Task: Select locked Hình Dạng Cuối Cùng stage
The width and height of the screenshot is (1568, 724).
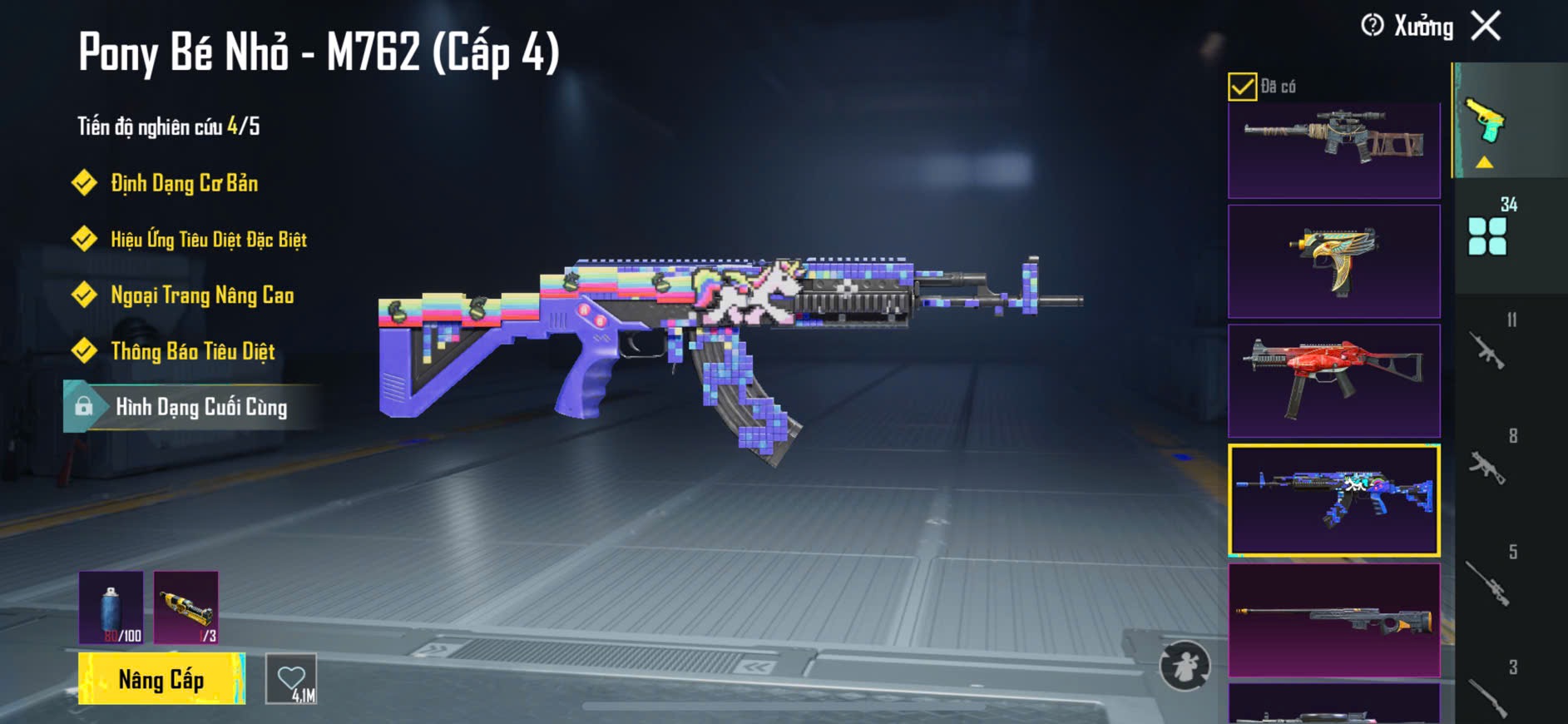Action: coord(200,407)
